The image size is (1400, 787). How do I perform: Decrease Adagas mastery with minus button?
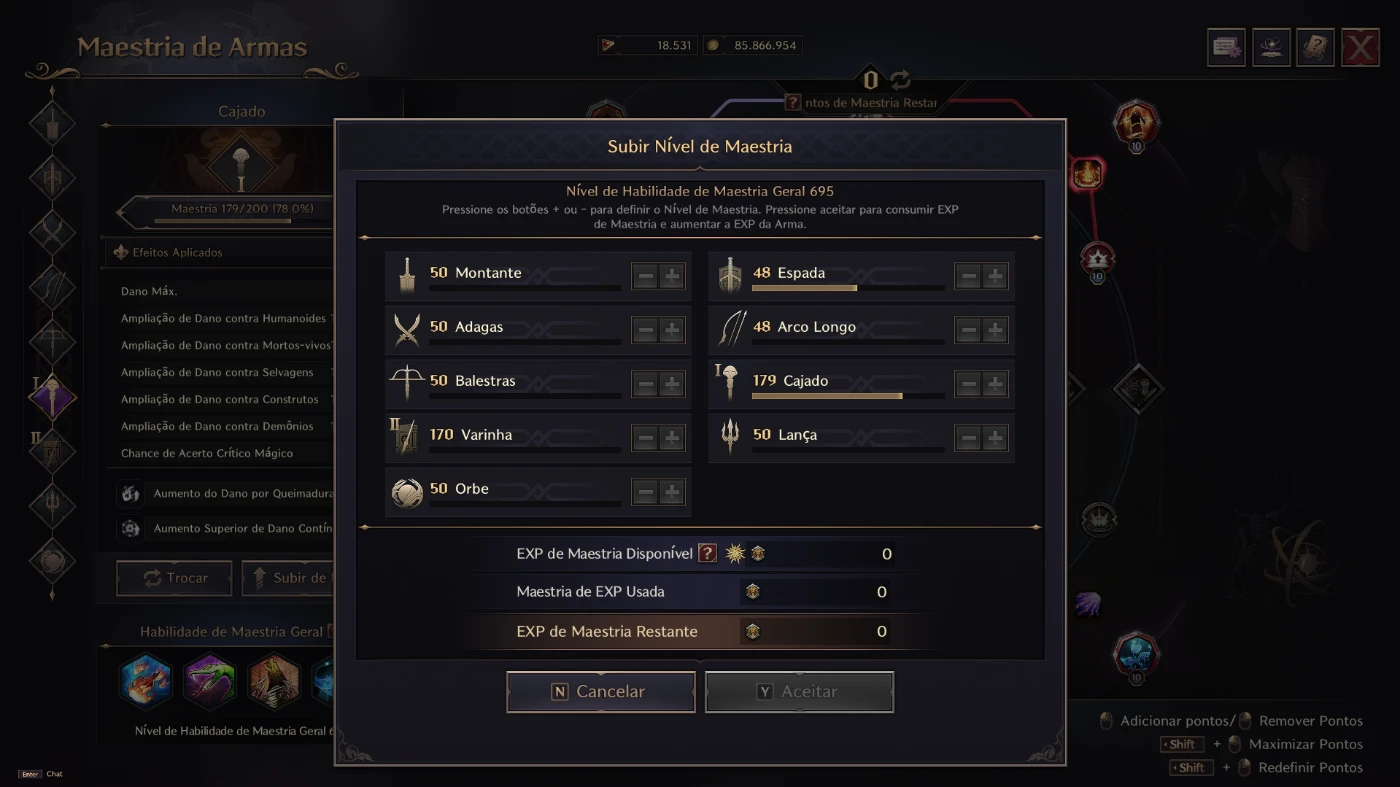[645, 330]
